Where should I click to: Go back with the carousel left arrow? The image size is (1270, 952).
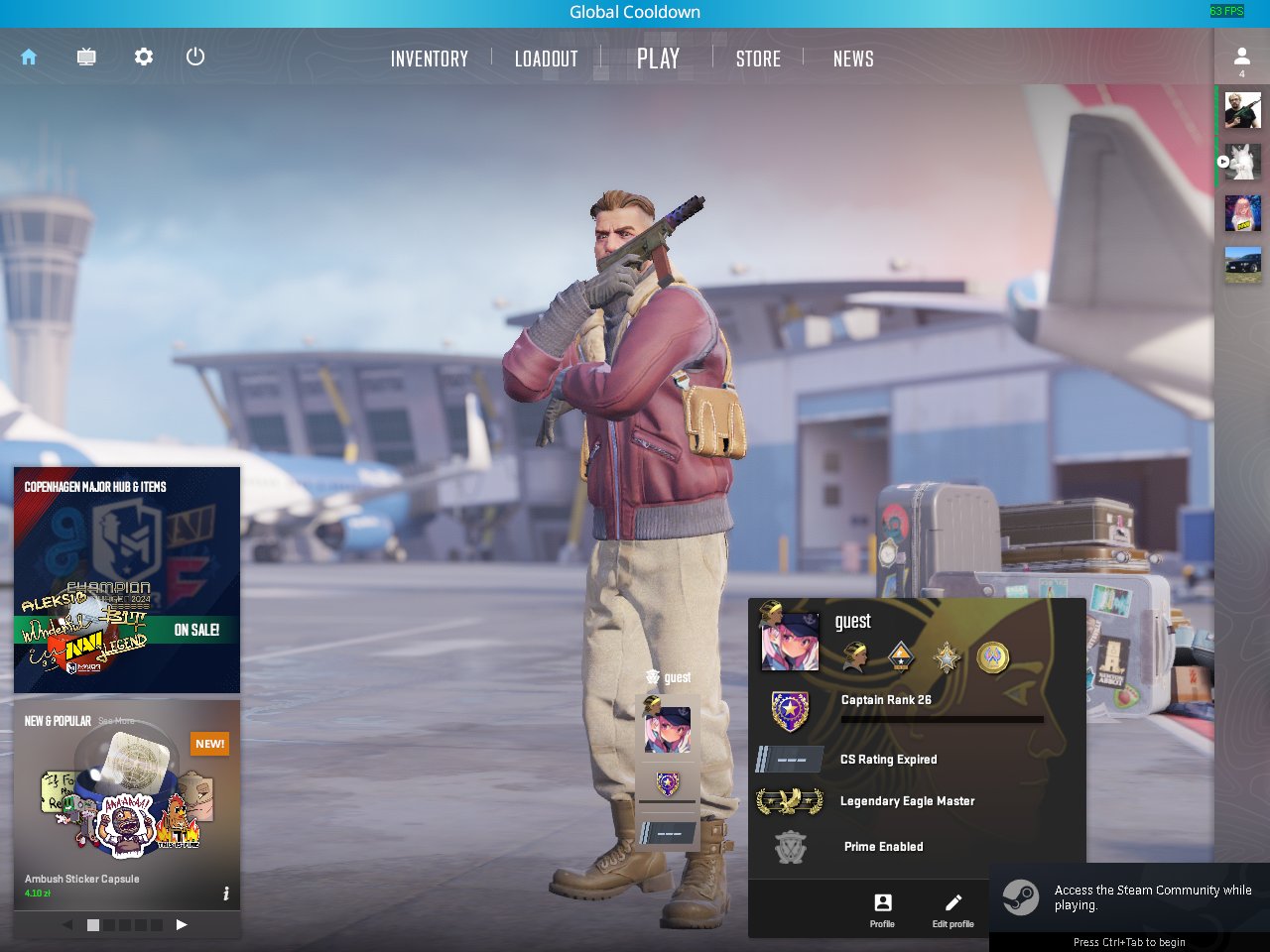coord(67,924)
